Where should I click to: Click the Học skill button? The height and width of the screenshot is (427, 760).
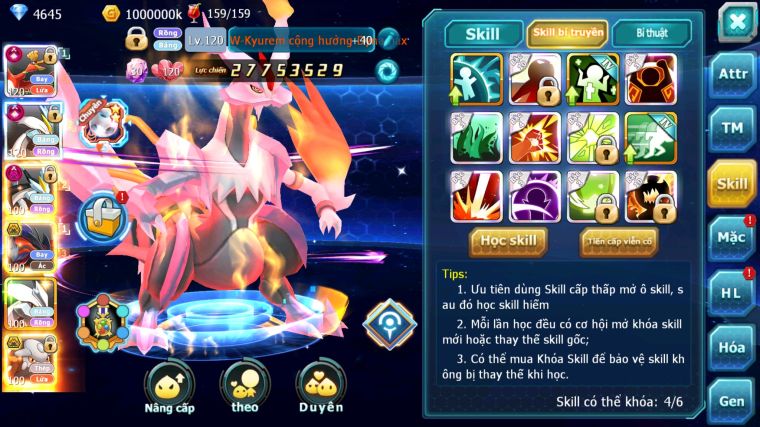(x=508, y=241)
